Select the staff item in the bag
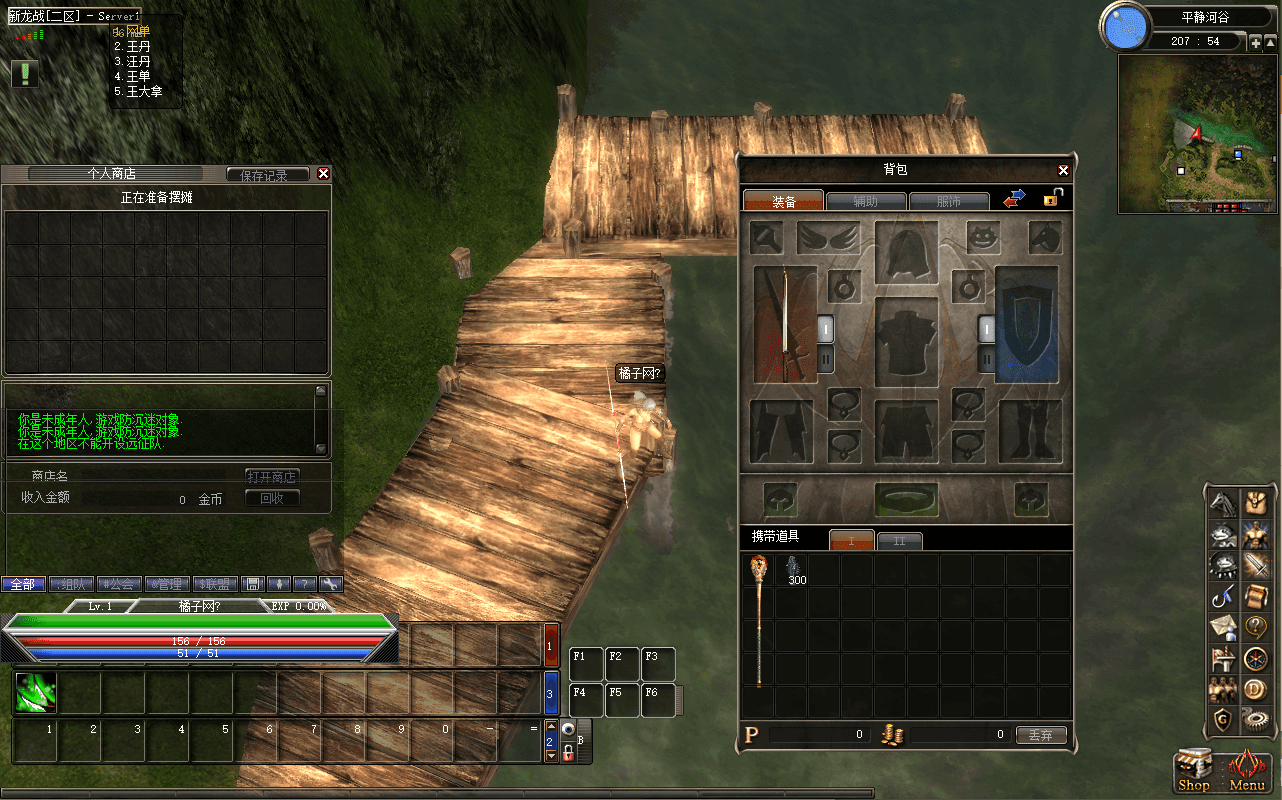This screenshot has height=800, width=1282. [759, 620]
